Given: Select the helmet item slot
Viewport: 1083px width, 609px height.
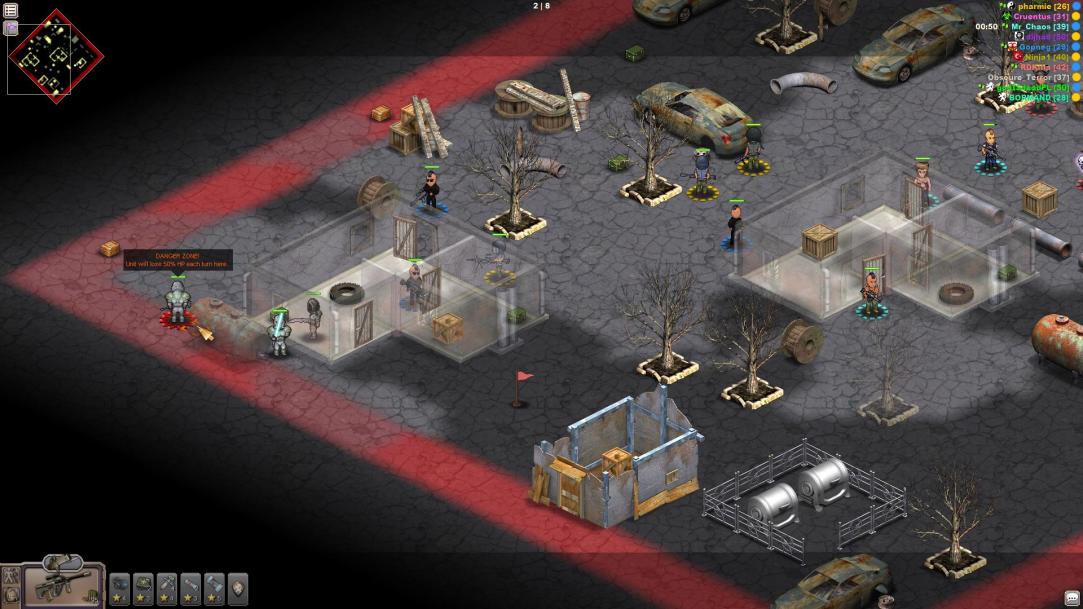Looking at the screenshot, I should click(x=119, y=586).
